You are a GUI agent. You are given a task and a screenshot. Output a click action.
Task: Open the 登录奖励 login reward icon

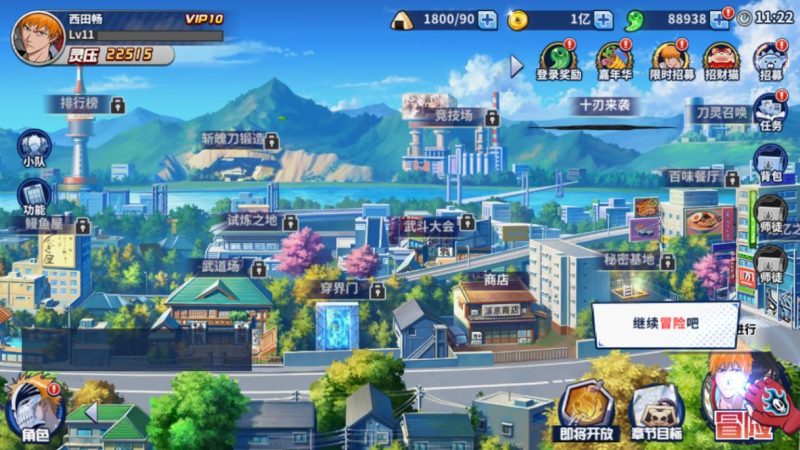(559, 59)
